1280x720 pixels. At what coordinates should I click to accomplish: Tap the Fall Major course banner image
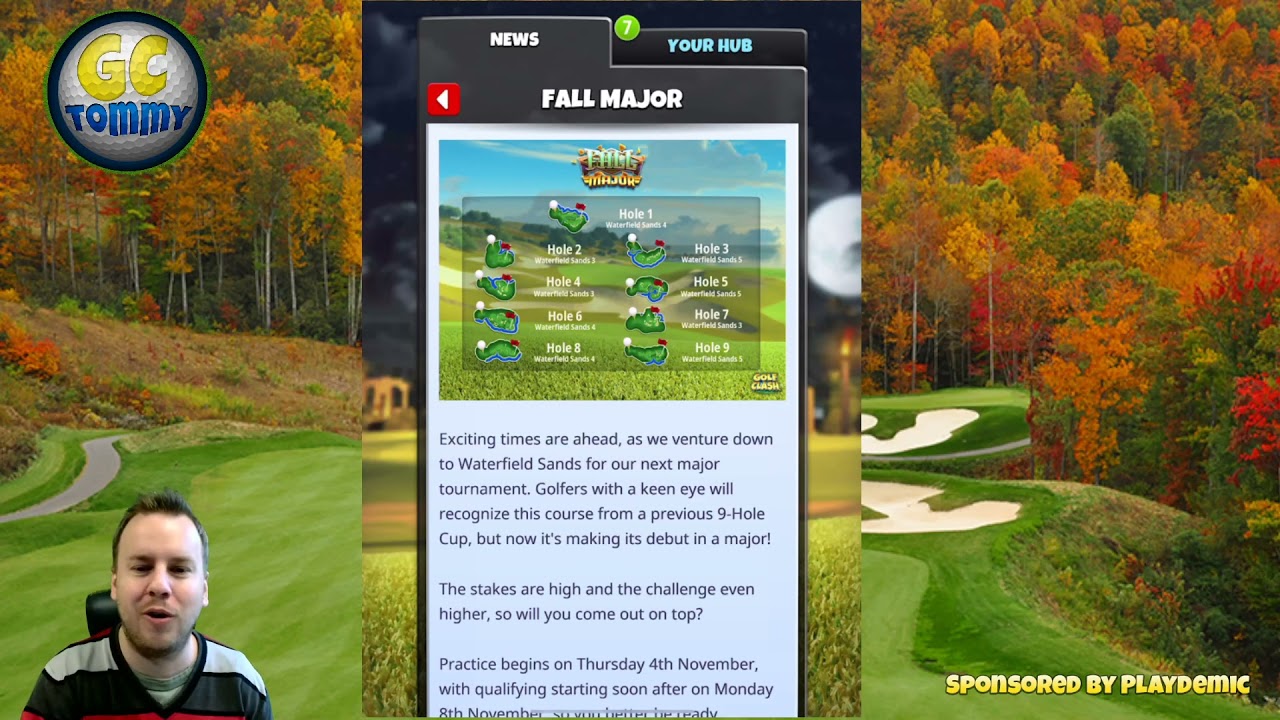(x=611, y=270)
